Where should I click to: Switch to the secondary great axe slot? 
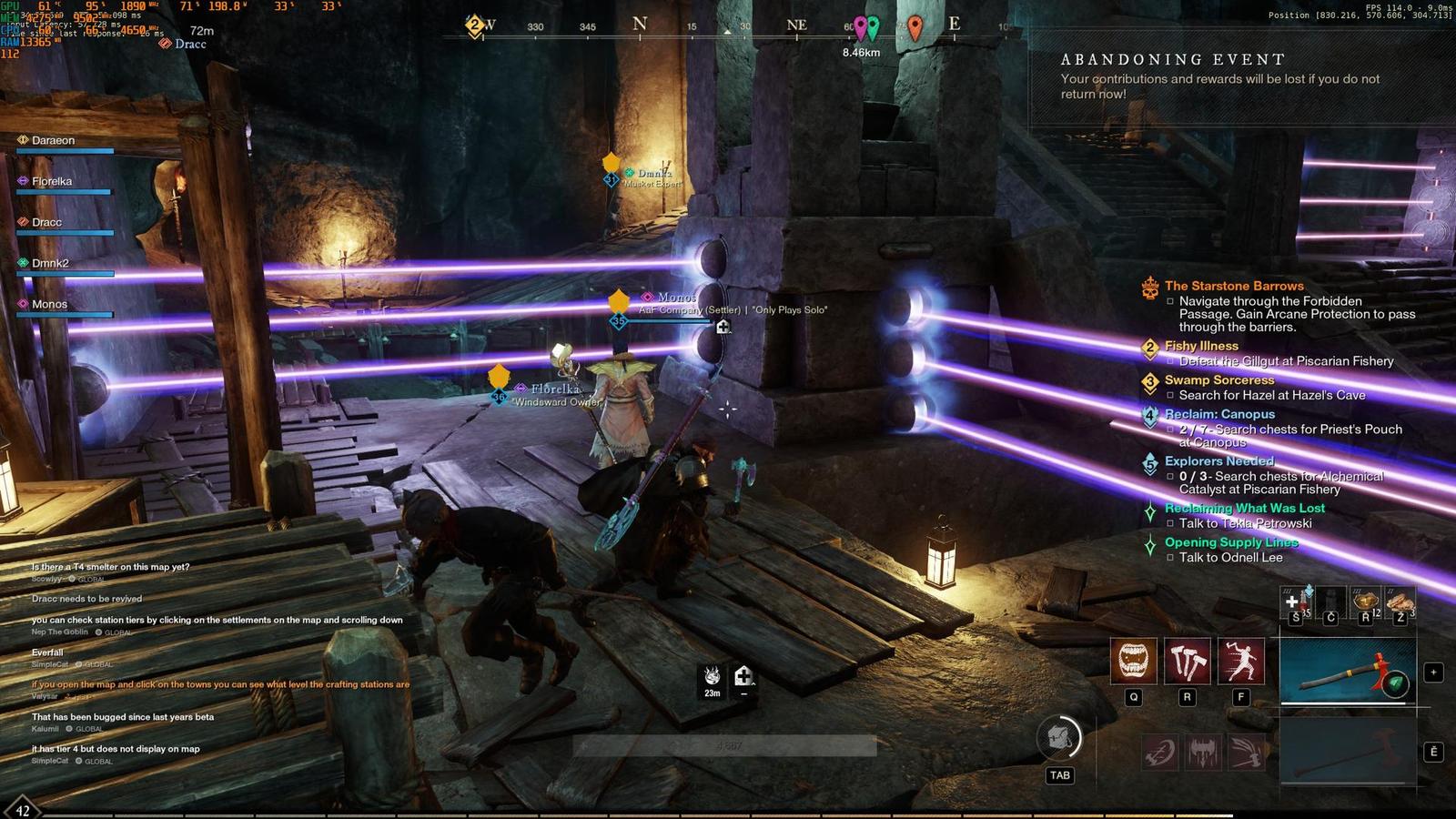point(1348,750)
